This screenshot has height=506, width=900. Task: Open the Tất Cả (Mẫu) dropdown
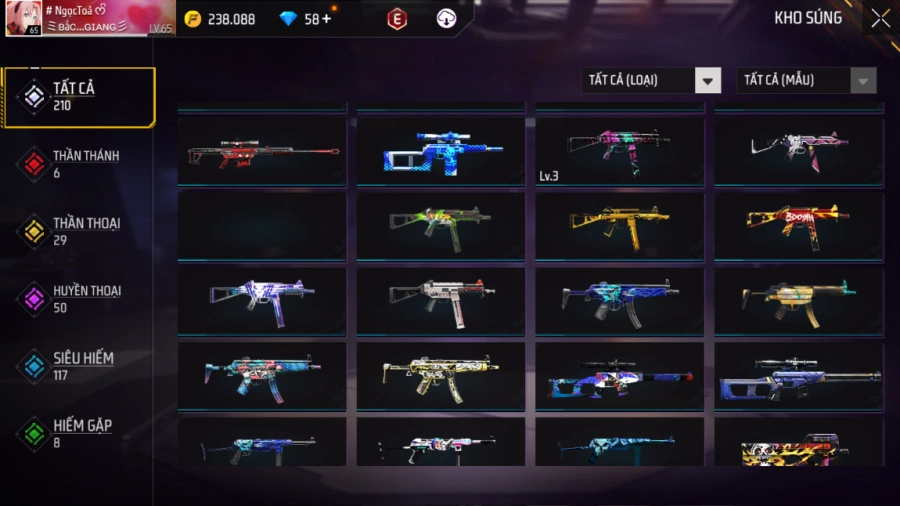[x=806, y=80]
